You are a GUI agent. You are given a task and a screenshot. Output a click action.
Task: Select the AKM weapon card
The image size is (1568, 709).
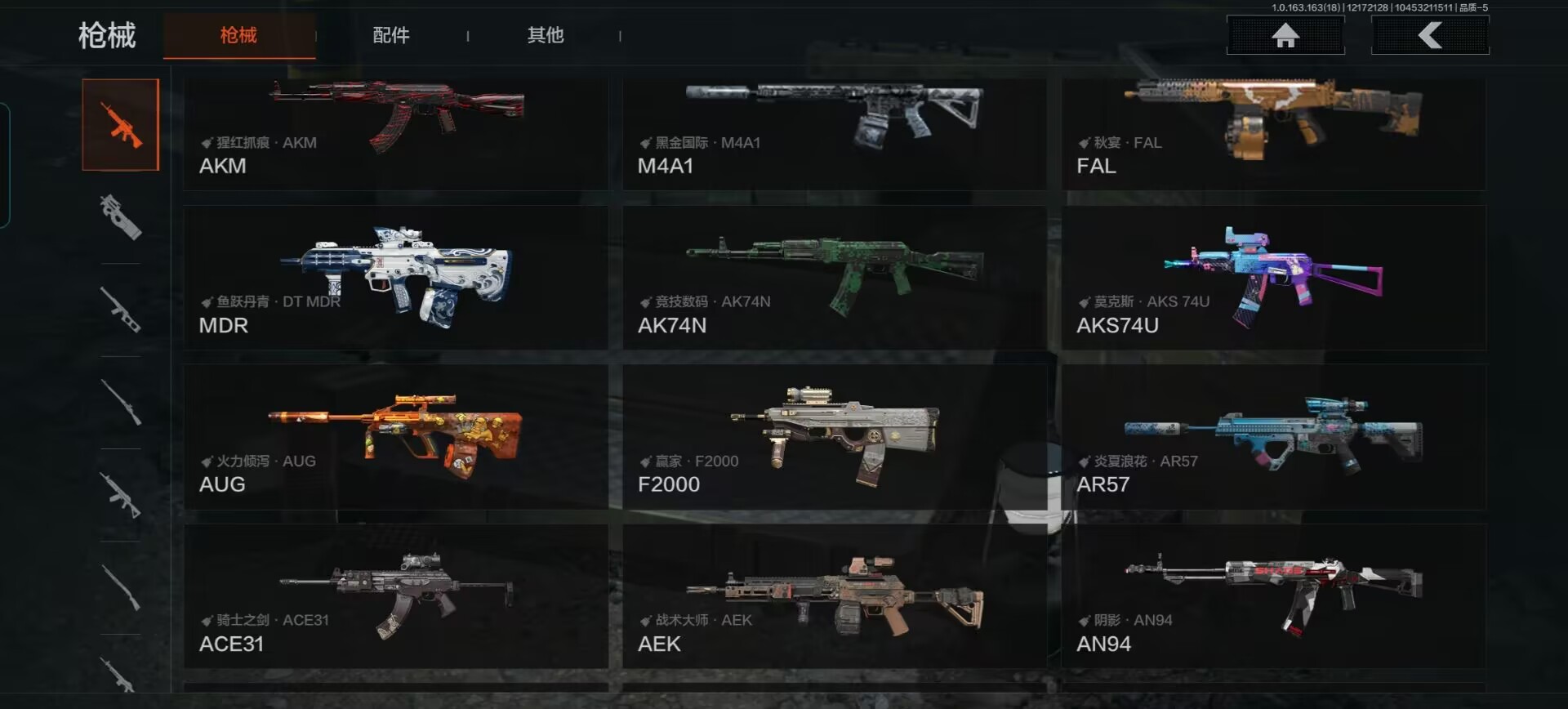click(x=396, y=133)
